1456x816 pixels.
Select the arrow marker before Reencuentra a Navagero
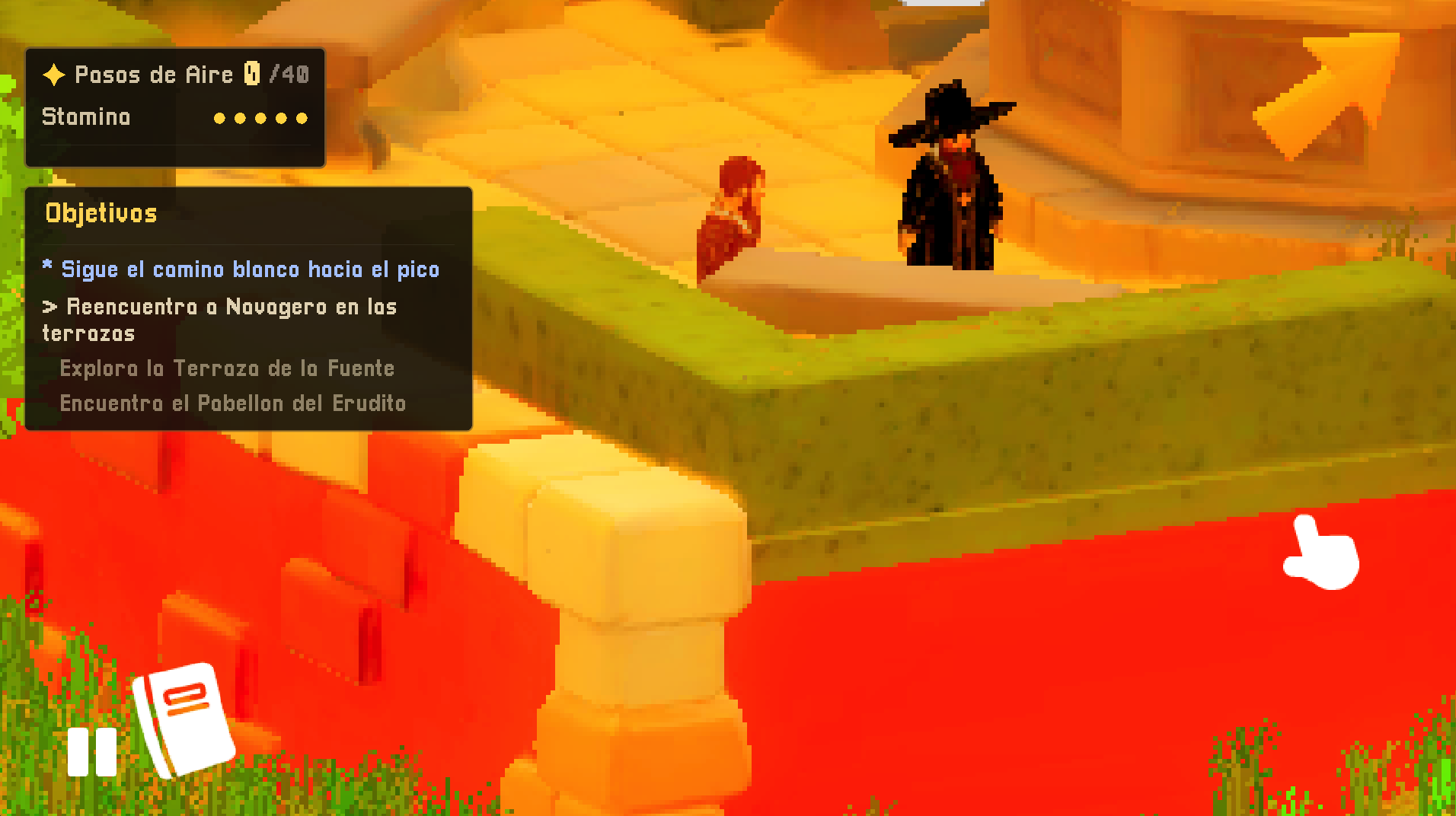click(x=49, y=307)
